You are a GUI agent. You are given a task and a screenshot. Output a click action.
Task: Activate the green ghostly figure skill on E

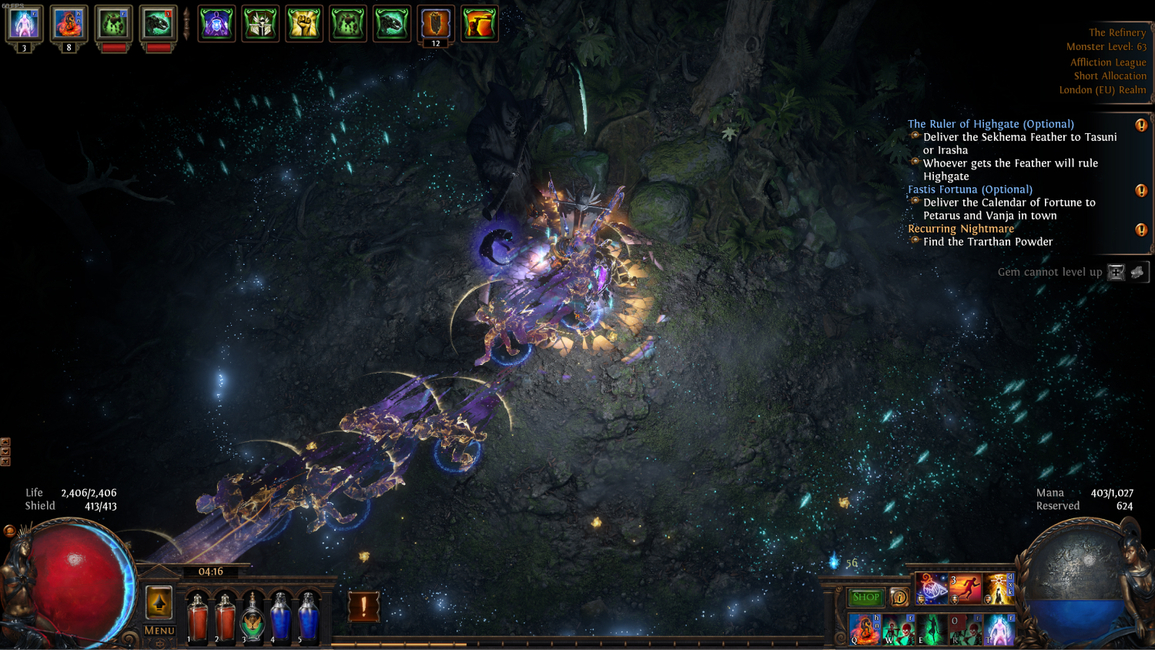pyautogui.click(x=931, y=629)
